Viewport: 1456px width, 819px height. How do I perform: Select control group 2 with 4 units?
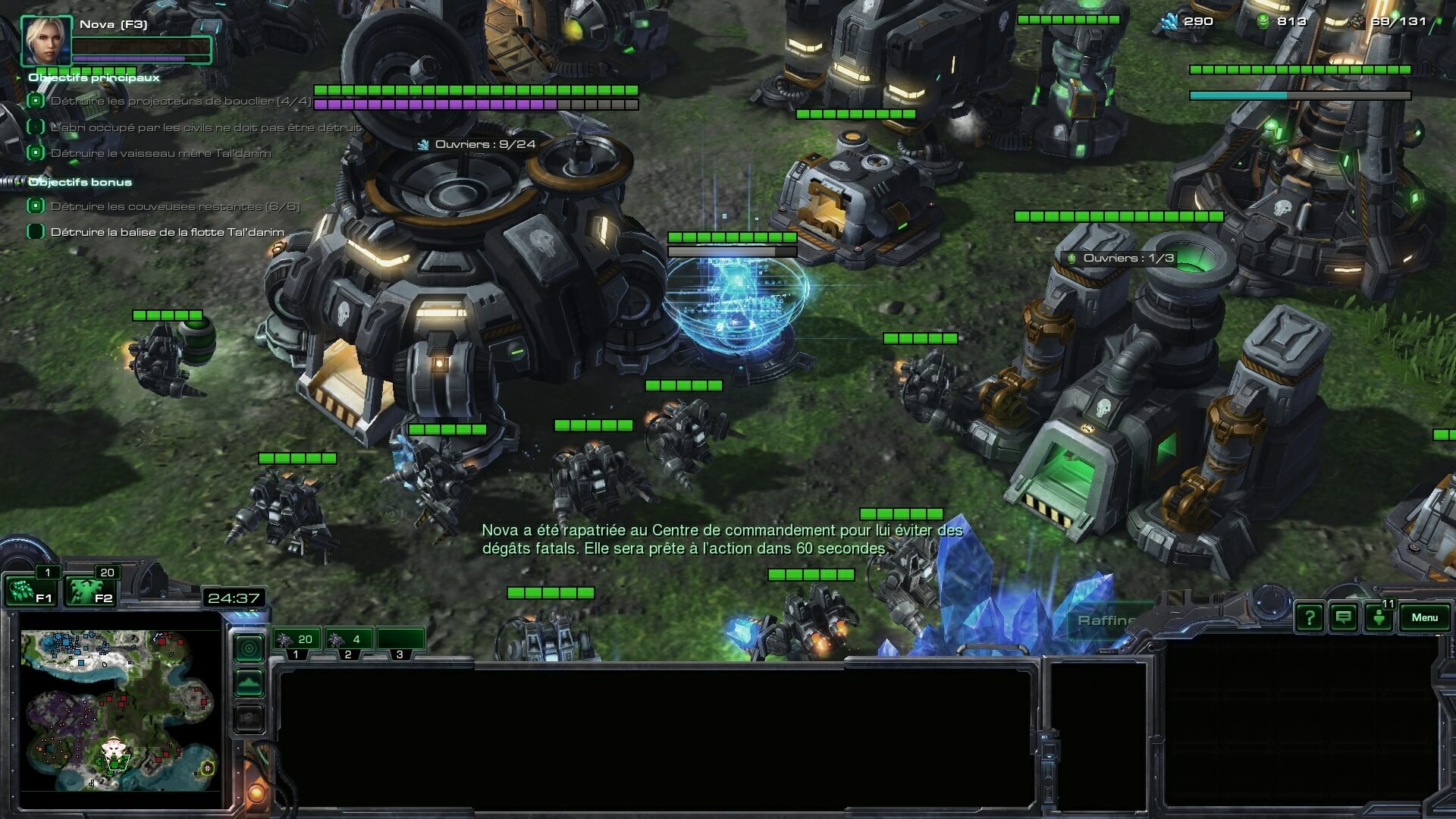[348, 640]
